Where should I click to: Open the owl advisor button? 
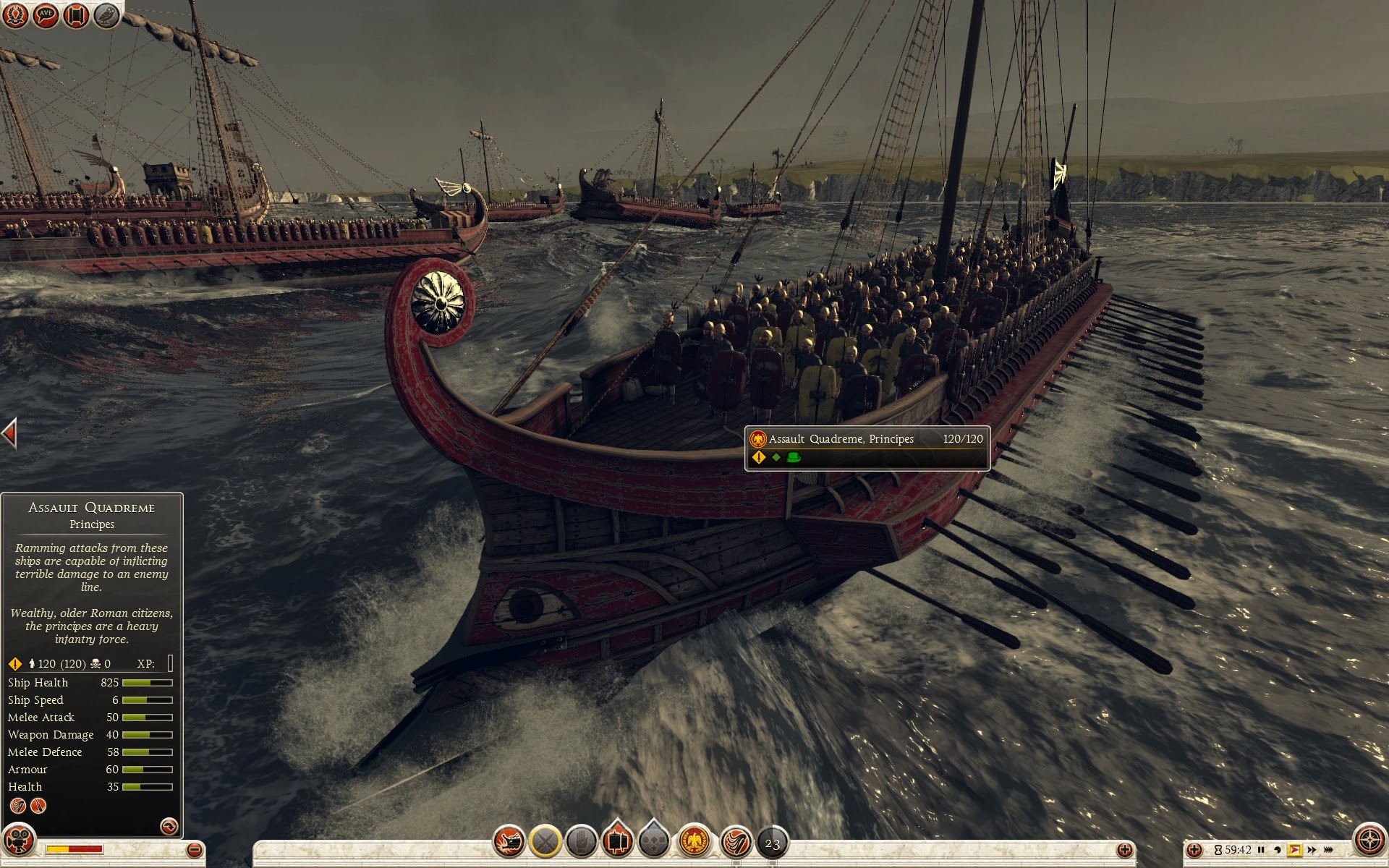point(107,15)
